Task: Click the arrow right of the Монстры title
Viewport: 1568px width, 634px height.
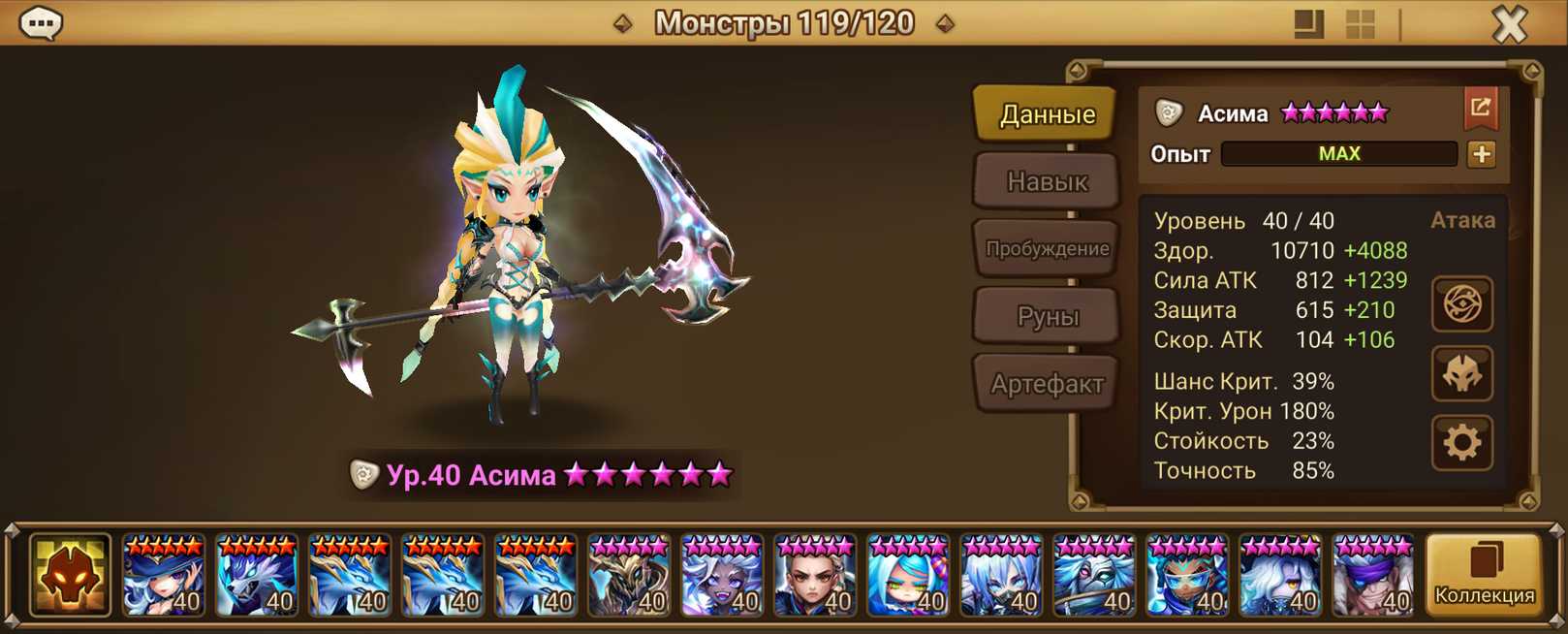Action: coord(945,23)
